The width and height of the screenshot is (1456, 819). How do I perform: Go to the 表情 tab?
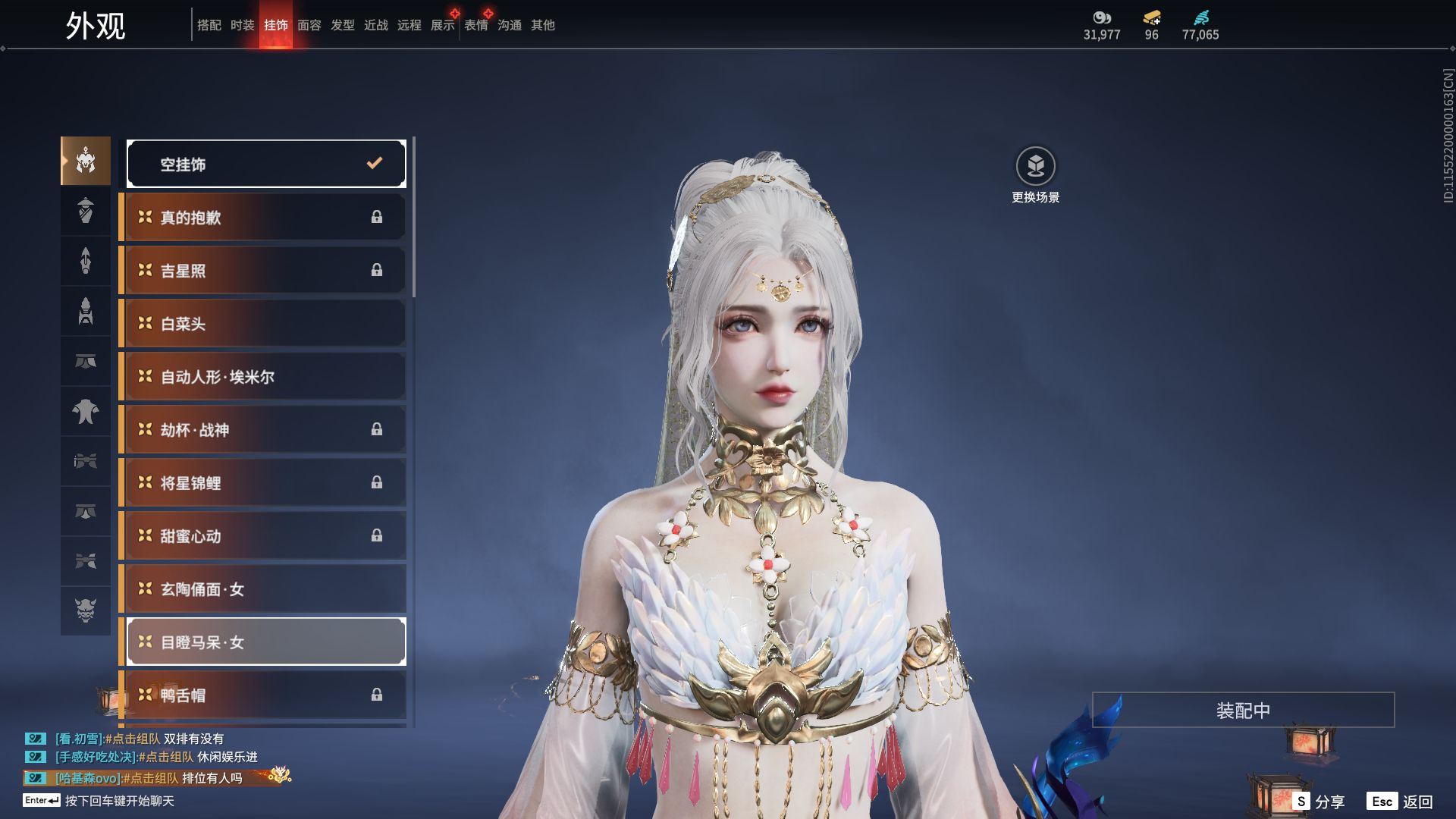tap(476, 25)
